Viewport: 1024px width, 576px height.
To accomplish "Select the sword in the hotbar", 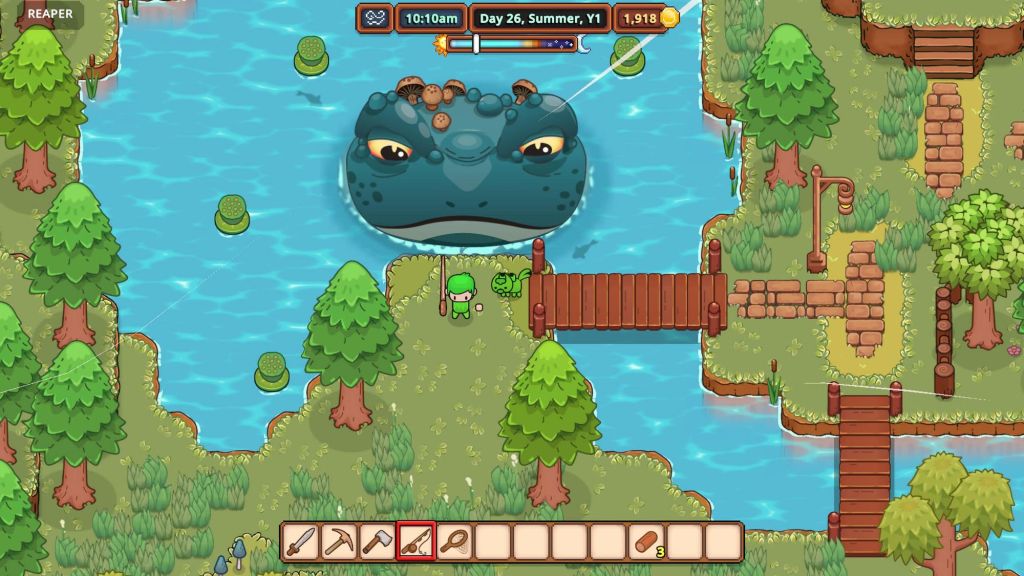I will coord(300,542).
